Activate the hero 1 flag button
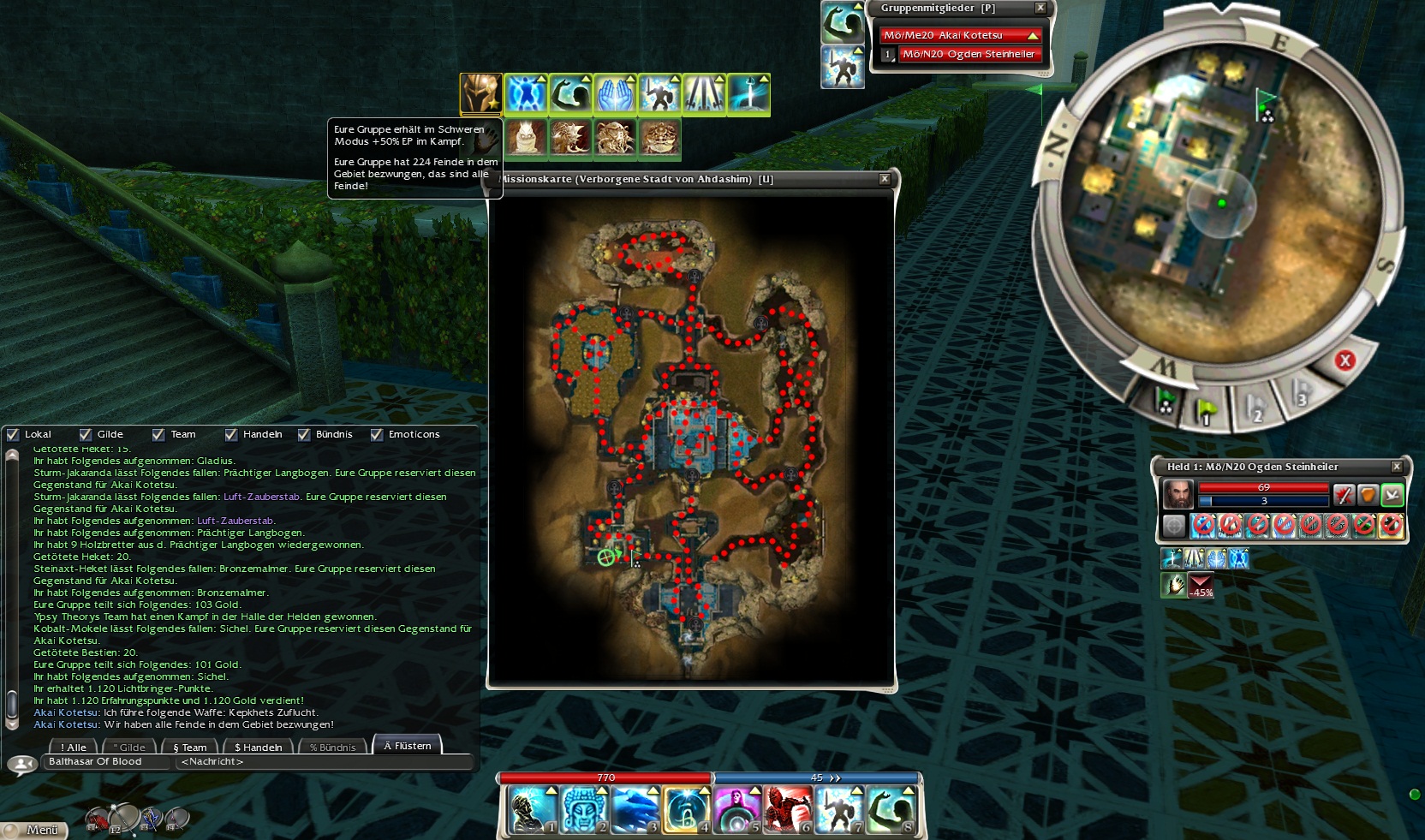 [x=1206, y=412]
